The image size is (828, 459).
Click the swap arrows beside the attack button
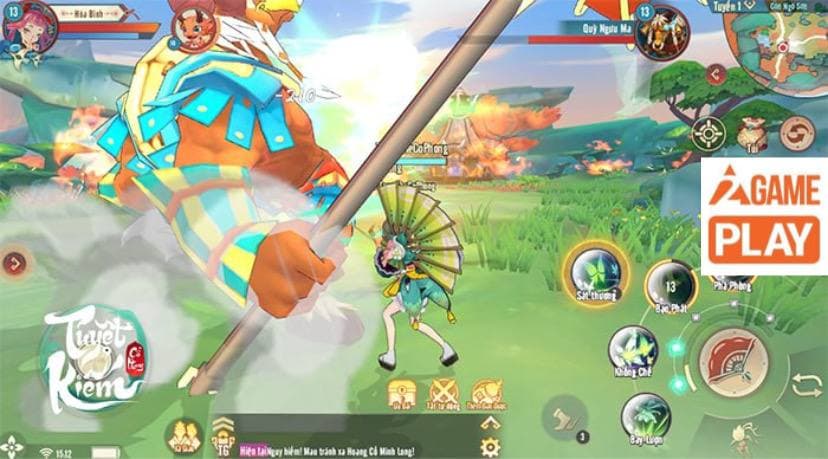pos(805,384)
